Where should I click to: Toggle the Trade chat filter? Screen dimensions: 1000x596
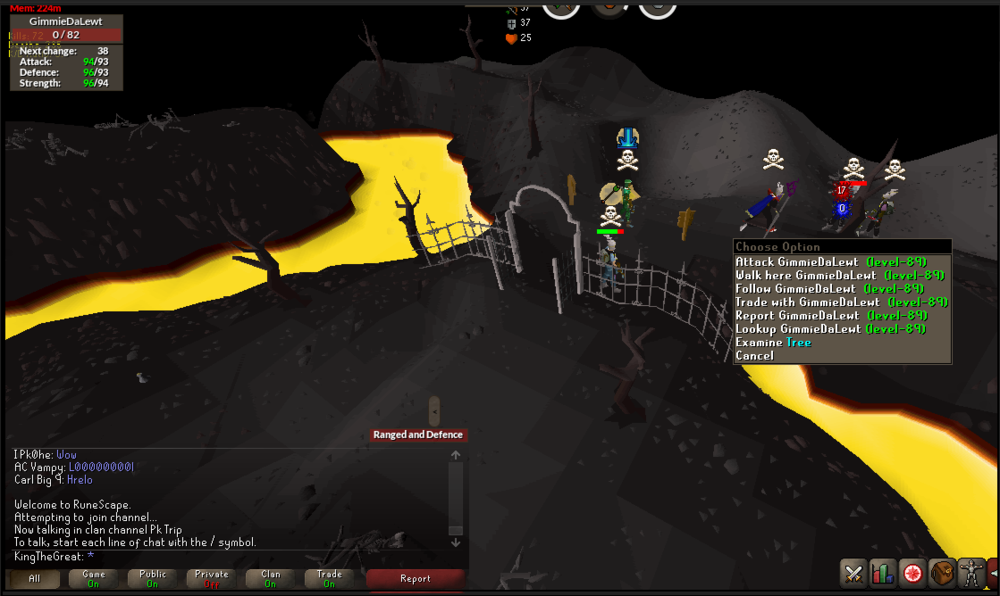click(x=329, y=578)
